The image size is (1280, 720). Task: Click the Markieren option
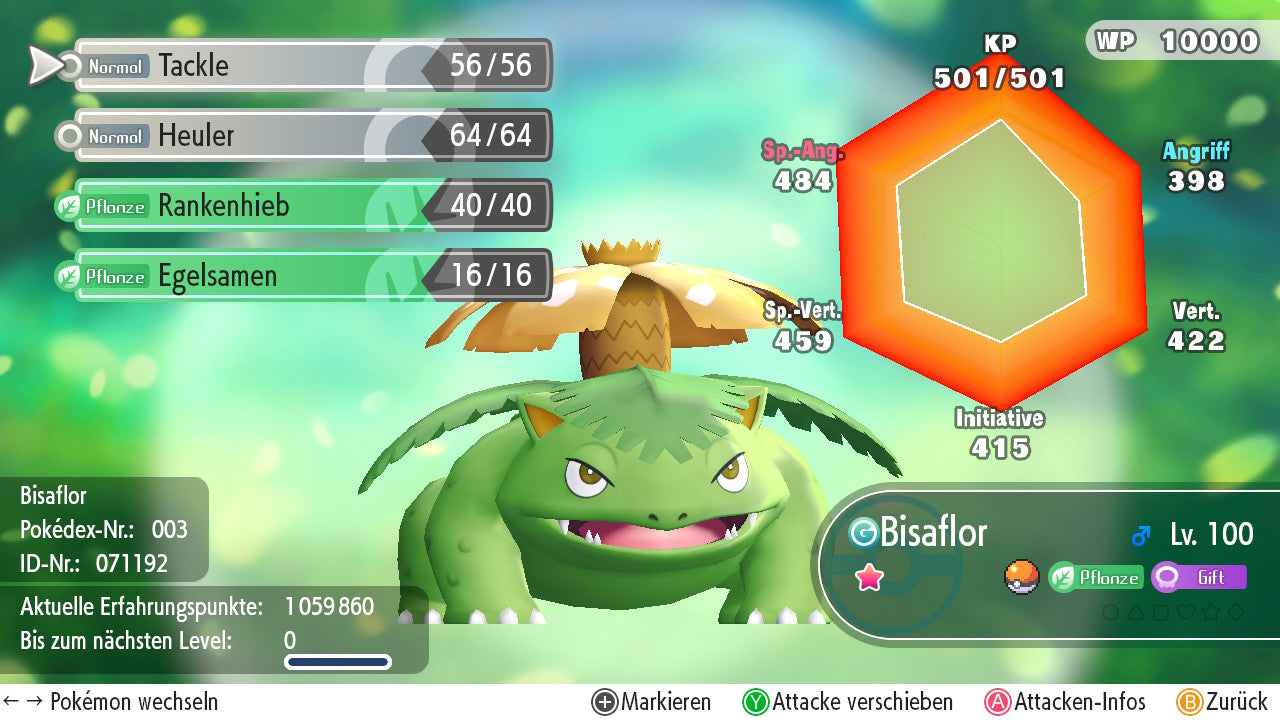652,702
